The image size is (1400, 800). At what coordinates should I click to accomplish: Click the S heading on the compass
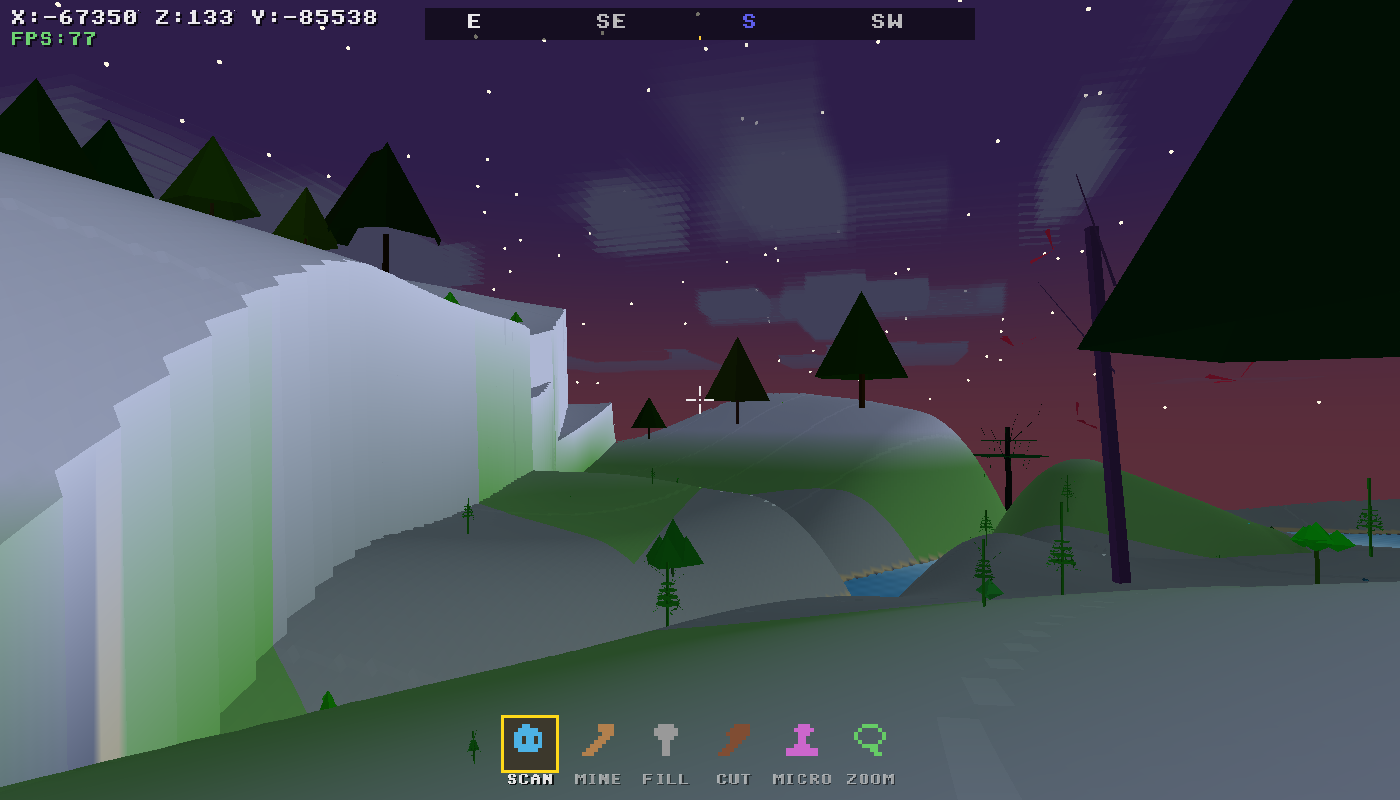tap(748, 21)
